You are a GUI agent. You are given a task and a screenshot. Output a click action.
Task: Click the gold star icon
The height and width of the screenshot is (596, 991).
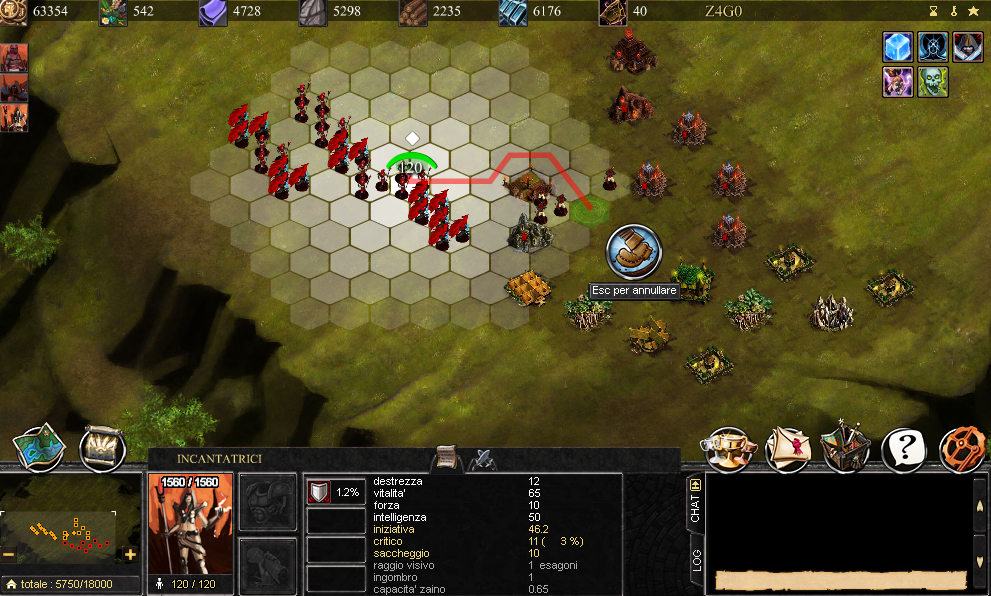973,11
